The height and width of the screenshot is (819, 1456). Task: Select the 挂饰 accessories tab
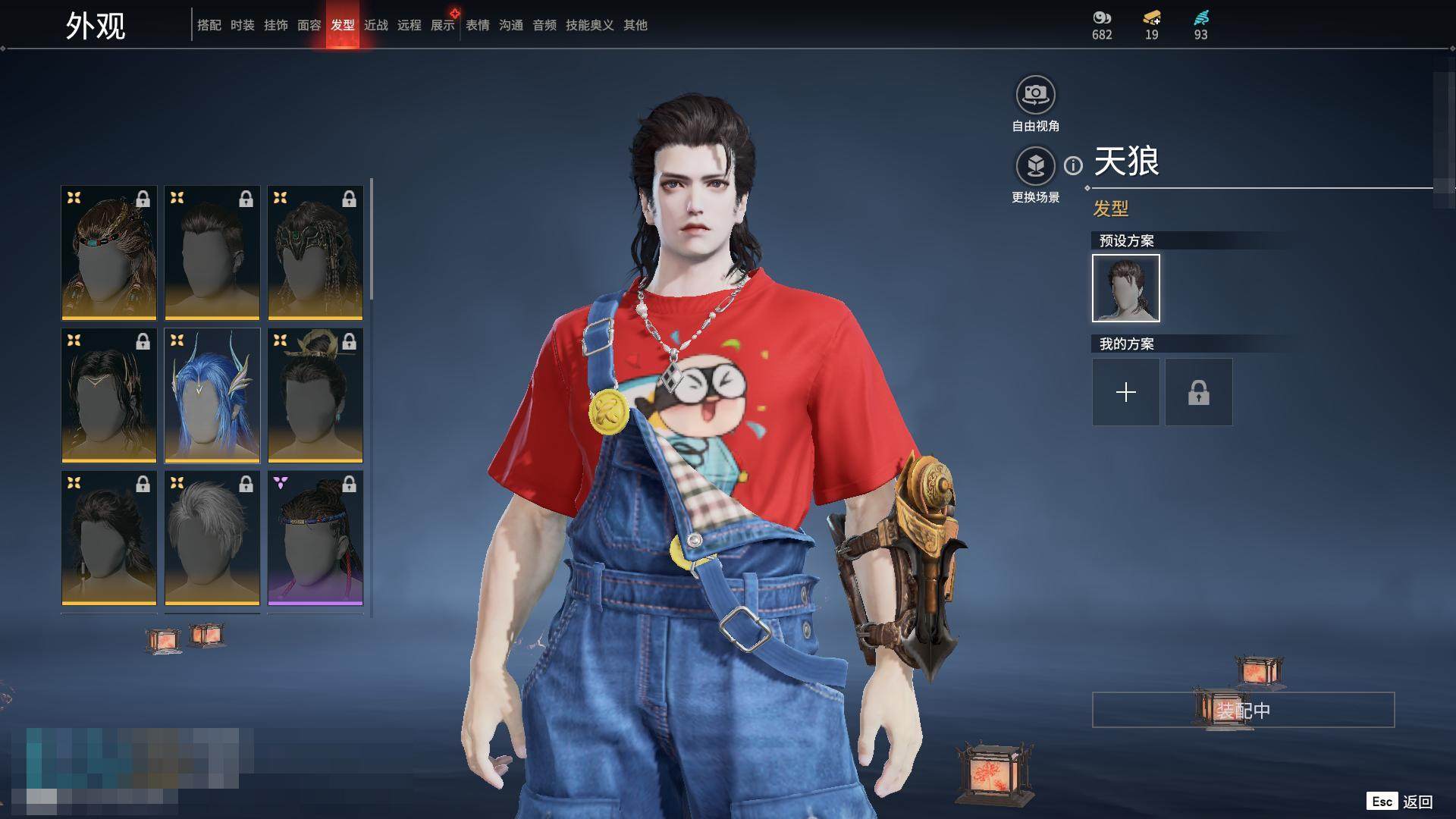coord(275,25)
